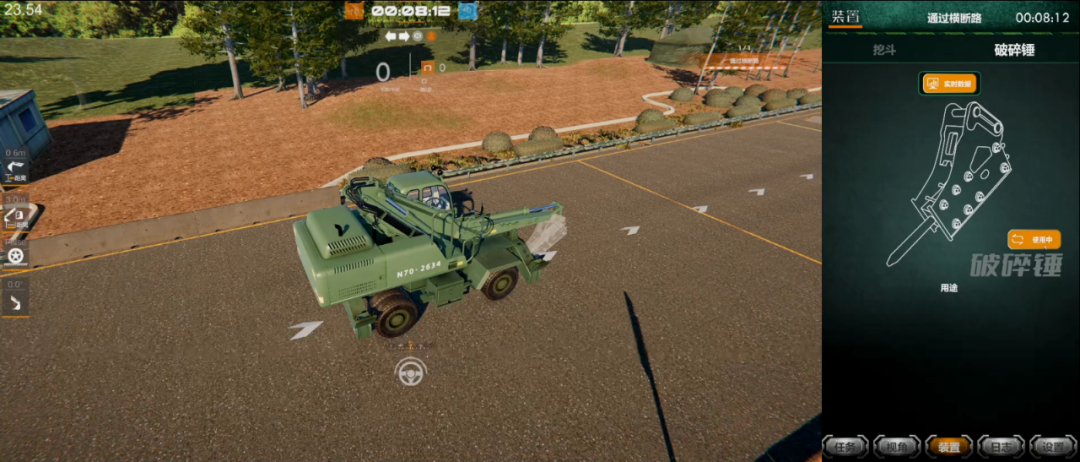Click the steering wheel icon below the vehicle
This screenshot has width=1080, height=462.
coord(410,374)
